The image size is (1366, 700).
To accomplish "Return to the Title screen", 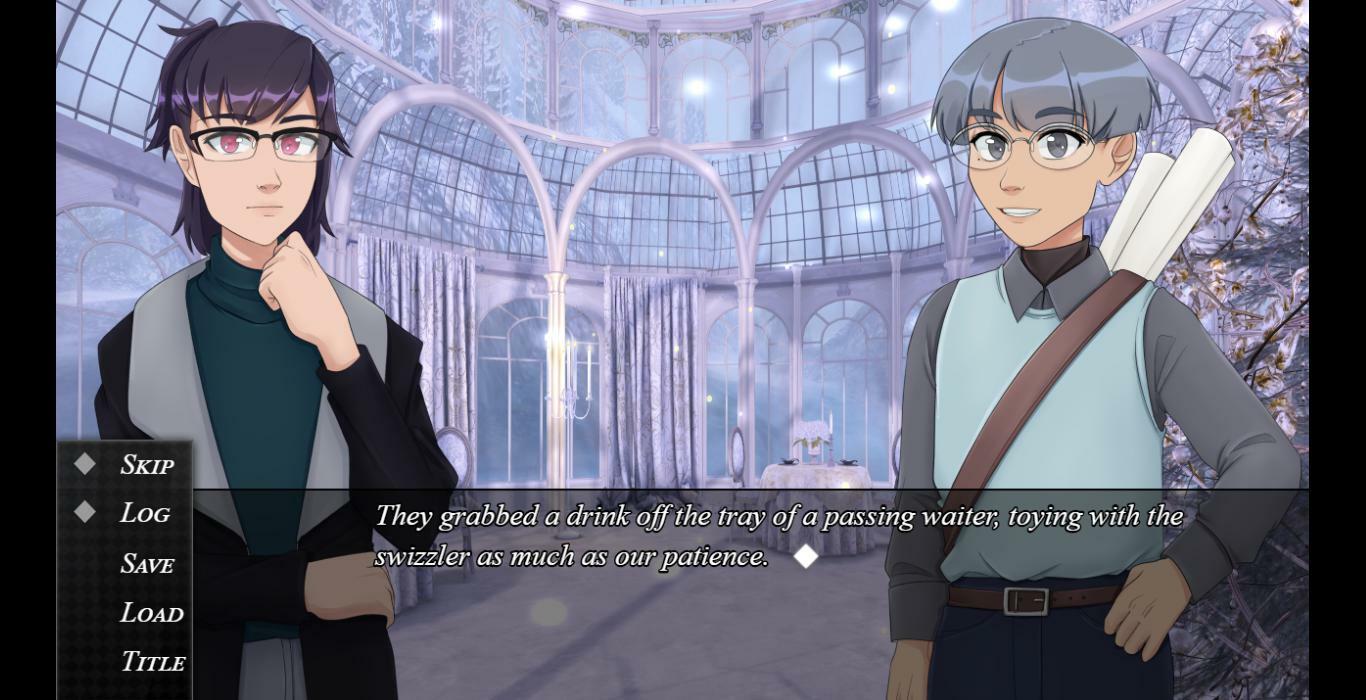I will pos(153,662).
